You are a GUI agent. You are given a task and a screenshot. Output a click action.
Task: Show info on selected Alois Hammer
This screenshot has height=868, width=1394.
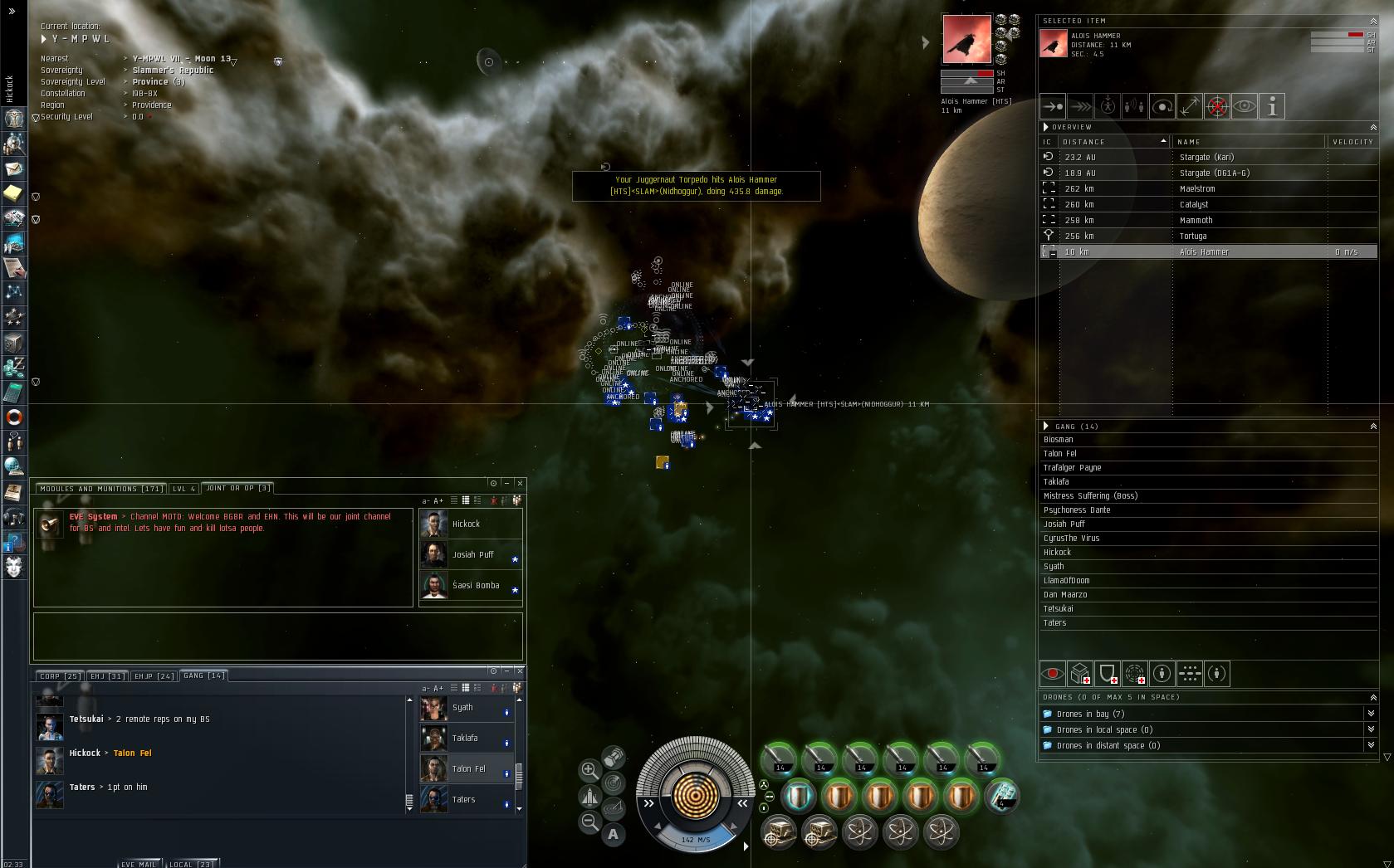pyautogui.click(x=1272, y=106)
